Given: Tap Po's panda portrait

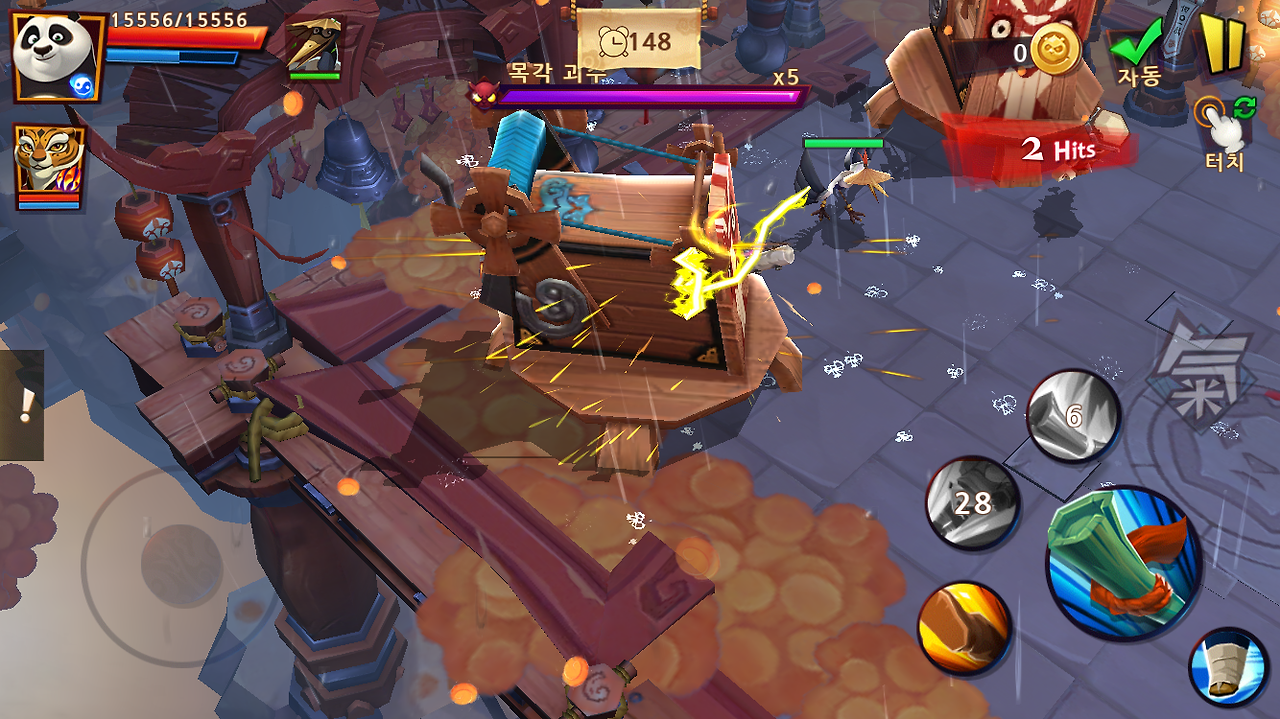Looking at the screenshot, I should pyautogui.click(x=55, y=57).
